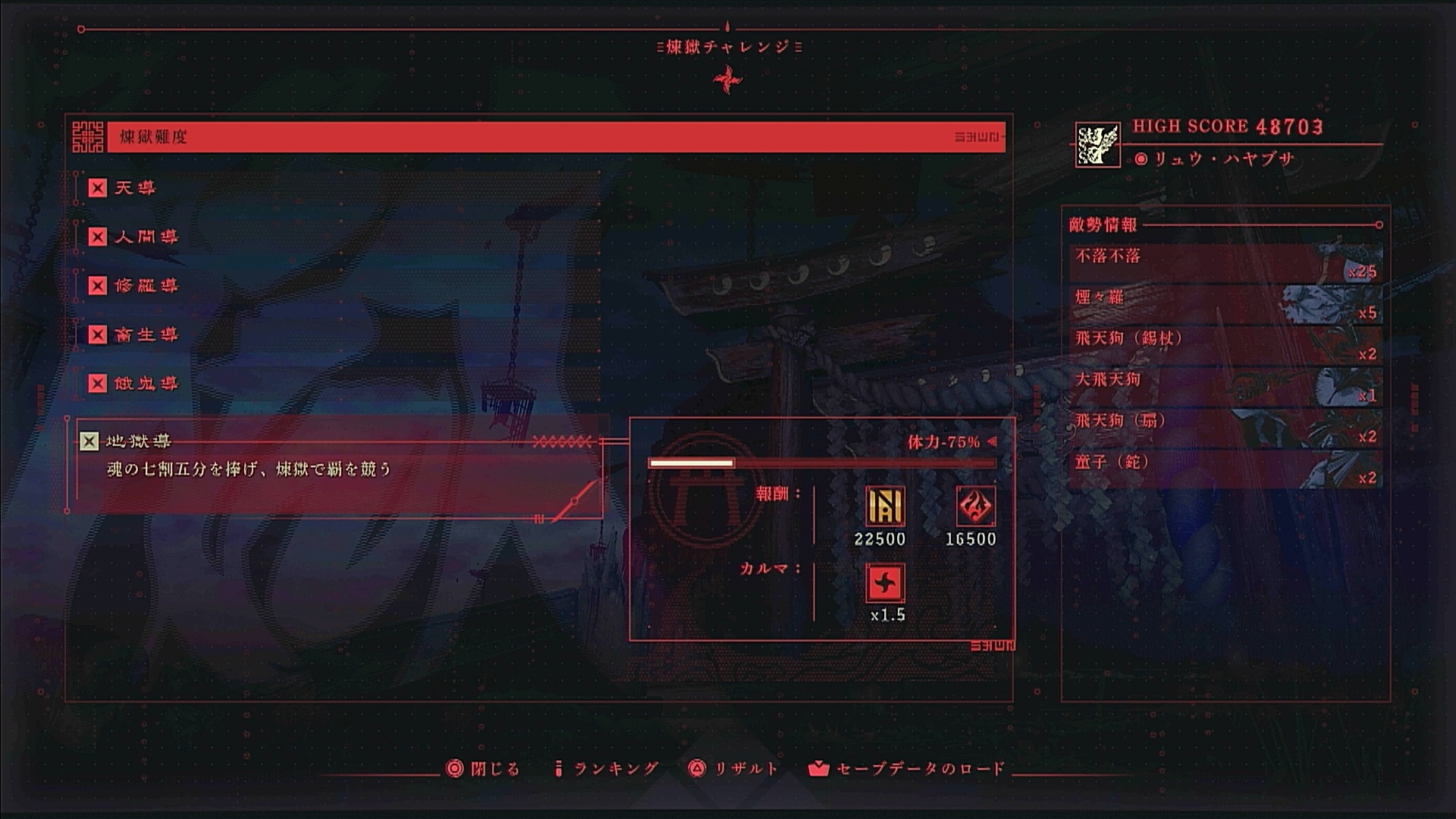Close the menu with 閉じる
The width and height of the screenshot is (1456, 819).
point(484,769)
